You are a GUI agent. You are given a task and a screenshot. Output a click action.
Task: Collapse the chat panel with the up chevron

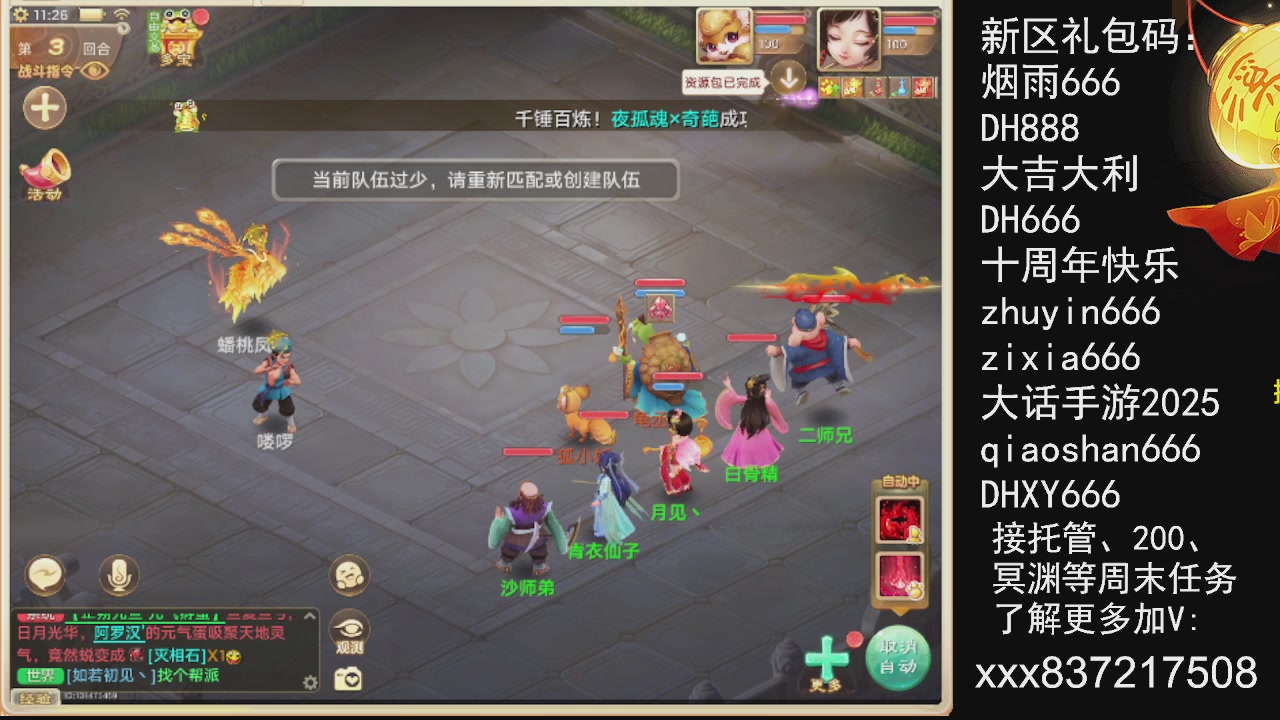pos(309,616)
